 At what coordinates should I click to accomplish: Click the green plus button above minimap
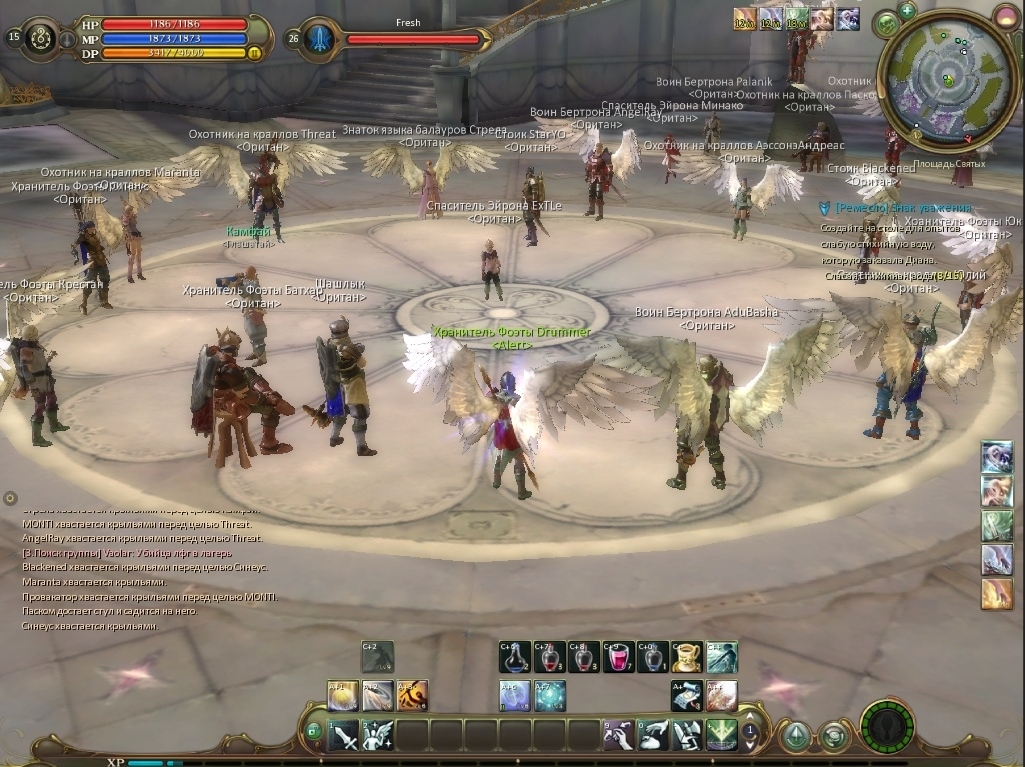907,11
